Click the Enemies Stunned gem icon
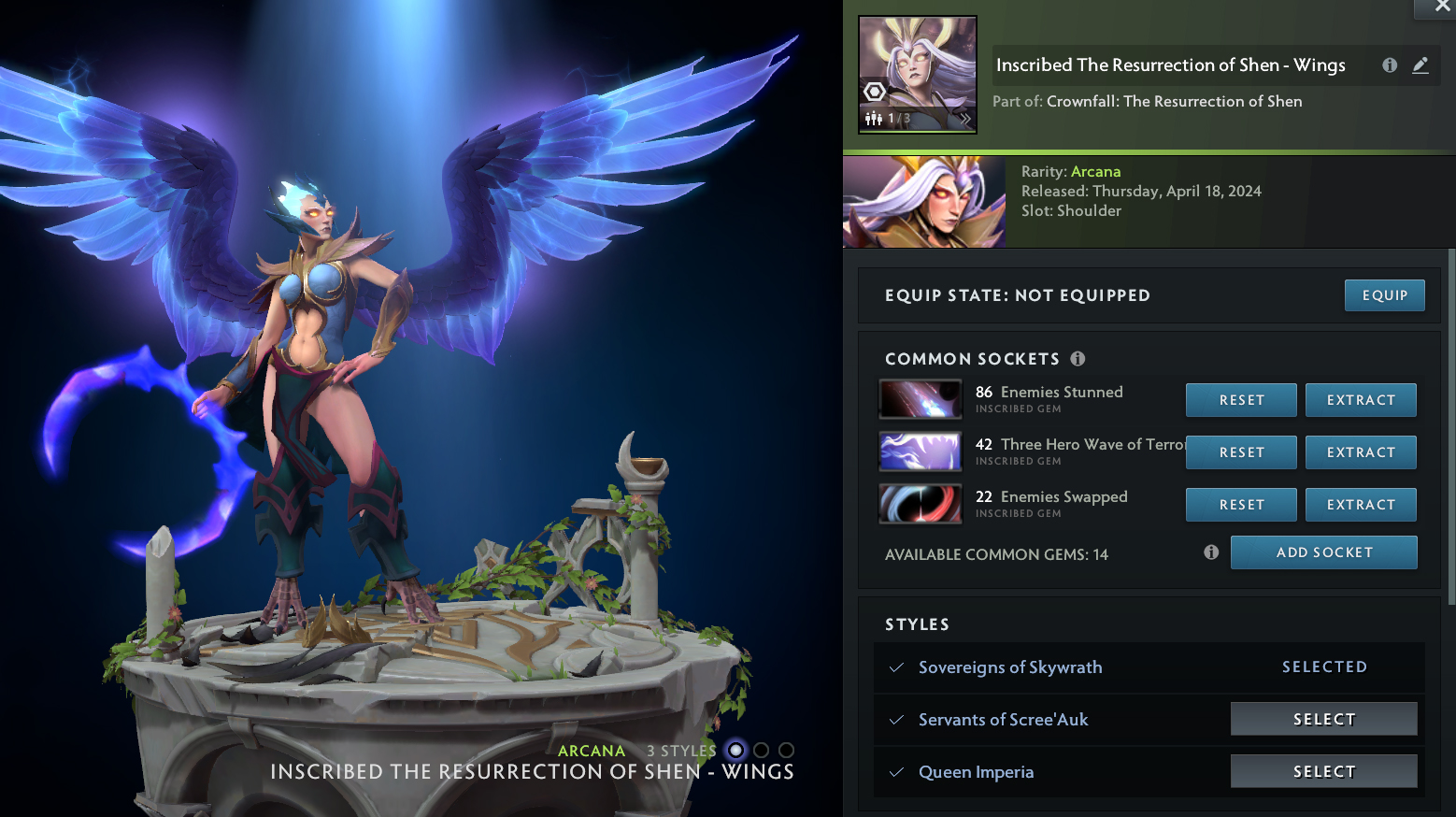Screen dimensions: 1456x817 coord(921,399)
